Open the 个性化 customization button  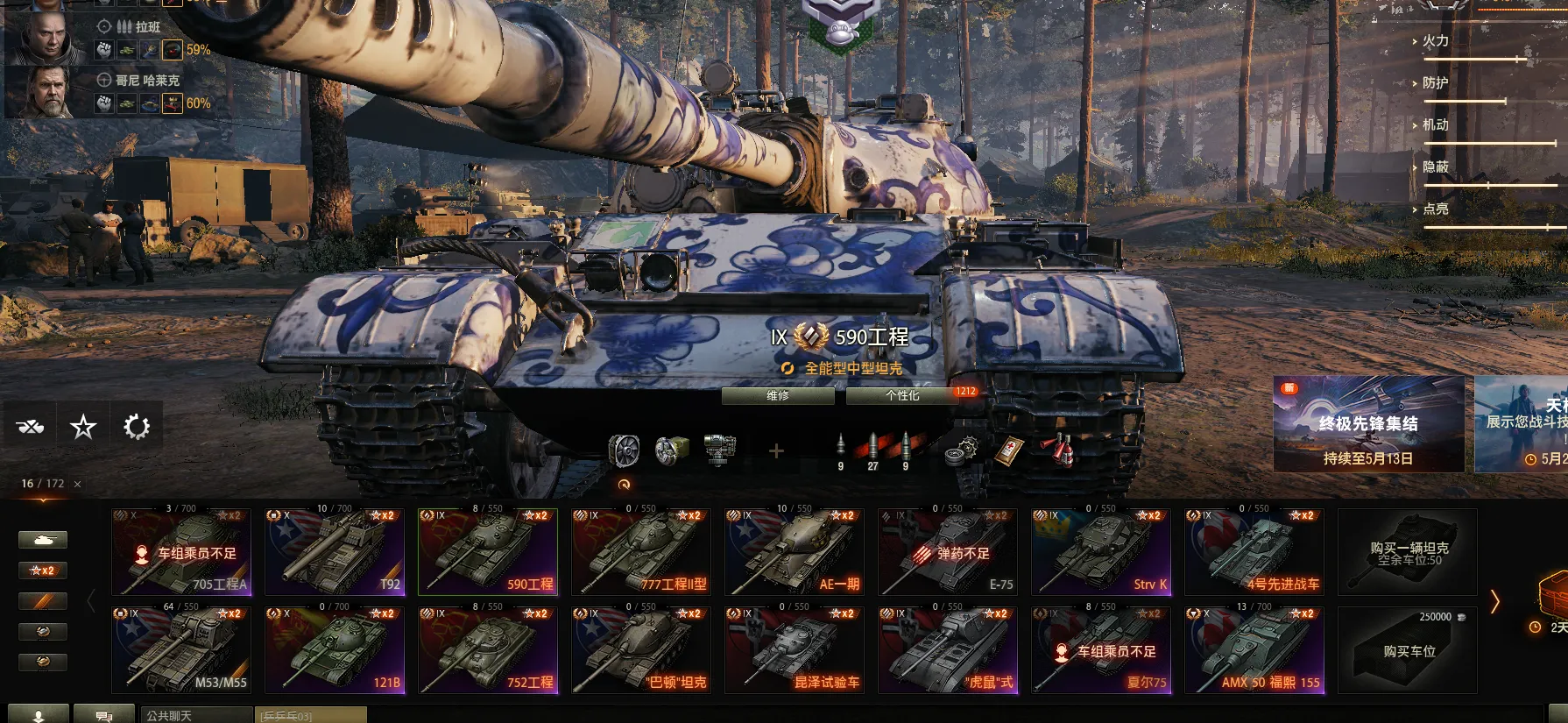901,396
